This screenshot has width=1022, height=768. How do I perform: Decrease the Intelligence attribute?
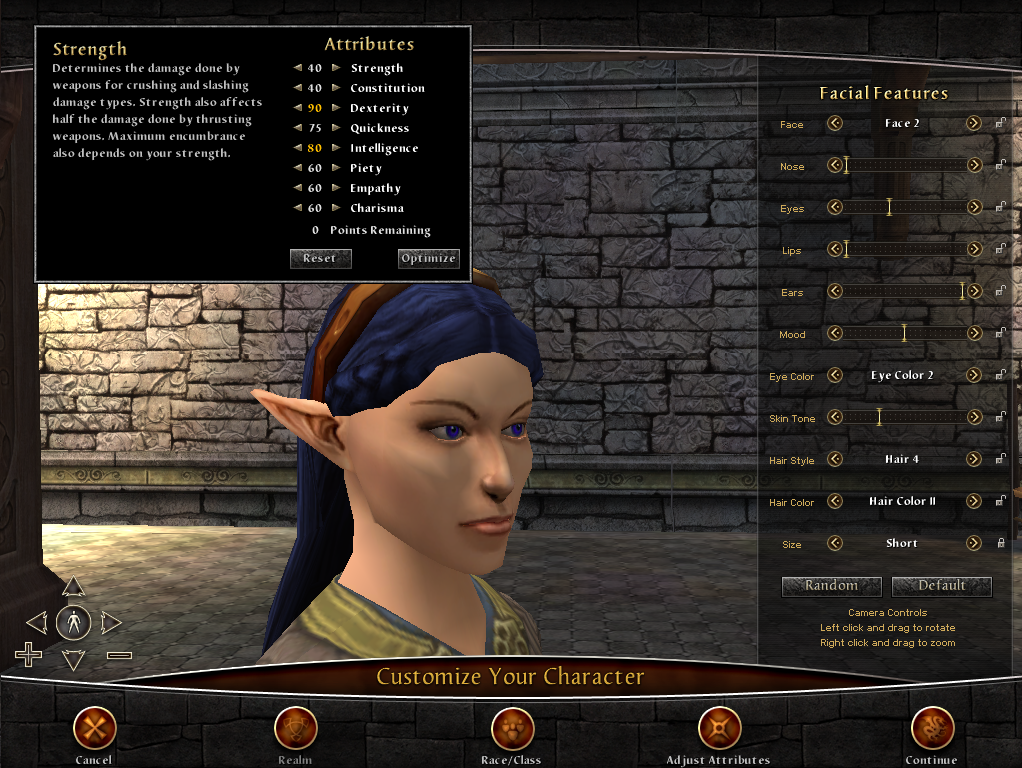tap(297, 148)
